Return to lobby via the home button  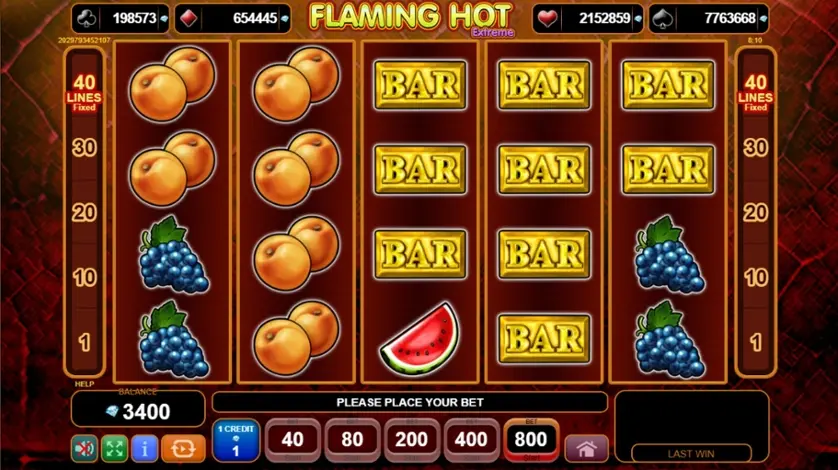click(x=586, y=448)
